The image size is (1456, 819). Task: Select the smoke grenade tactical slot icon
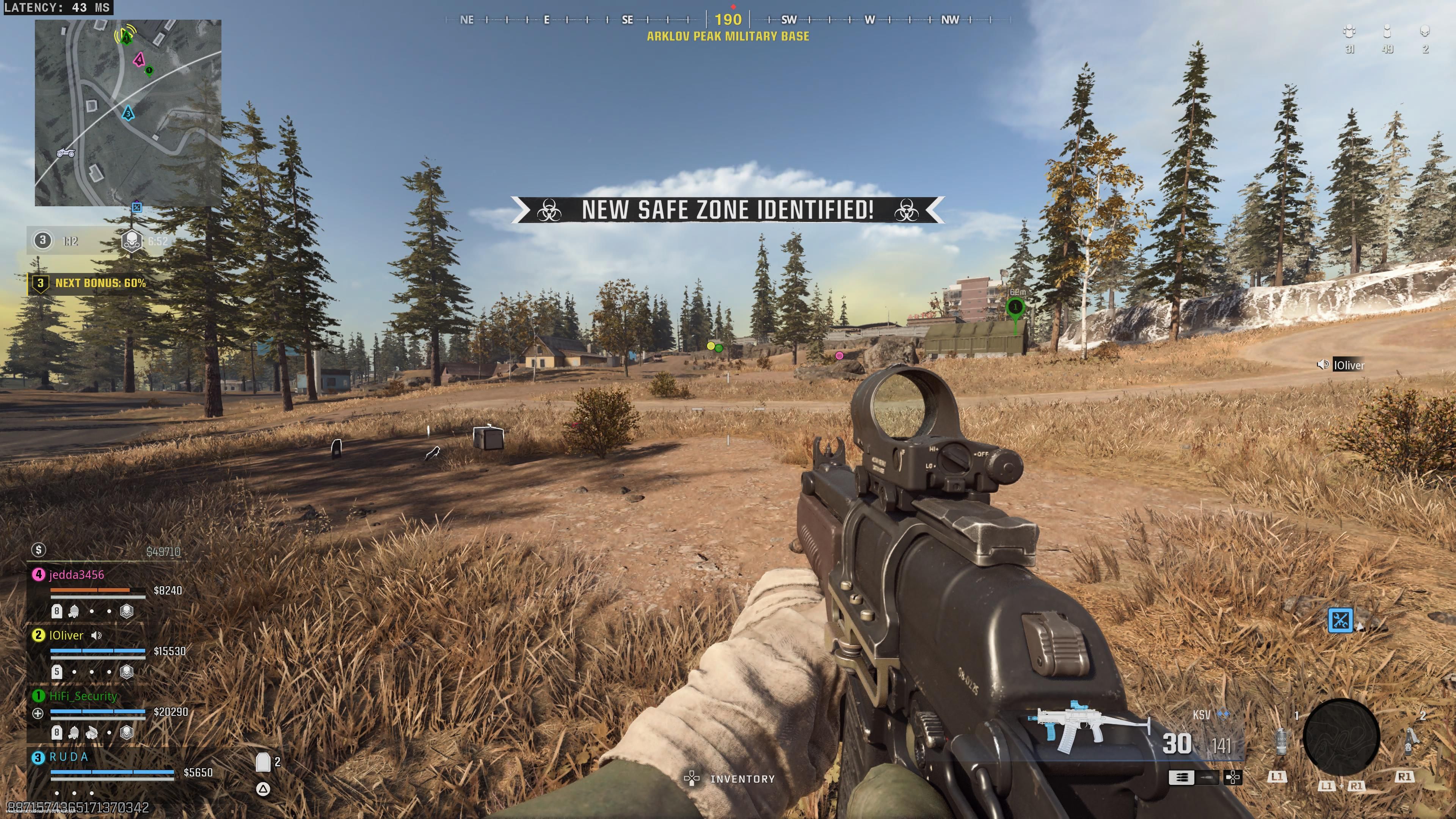point(1282,742)
